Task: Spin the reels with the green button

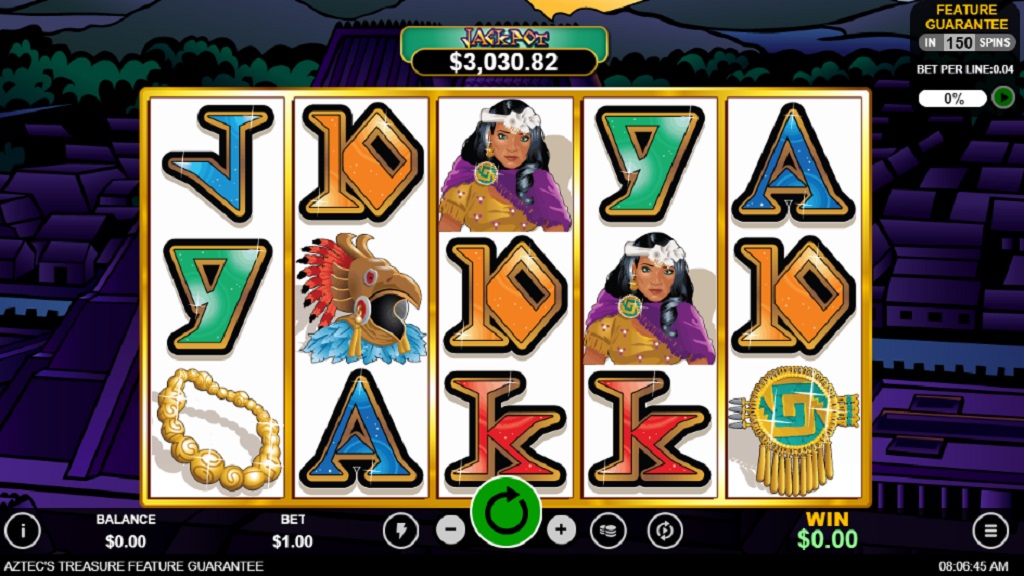Action: (x=506, y=512)
